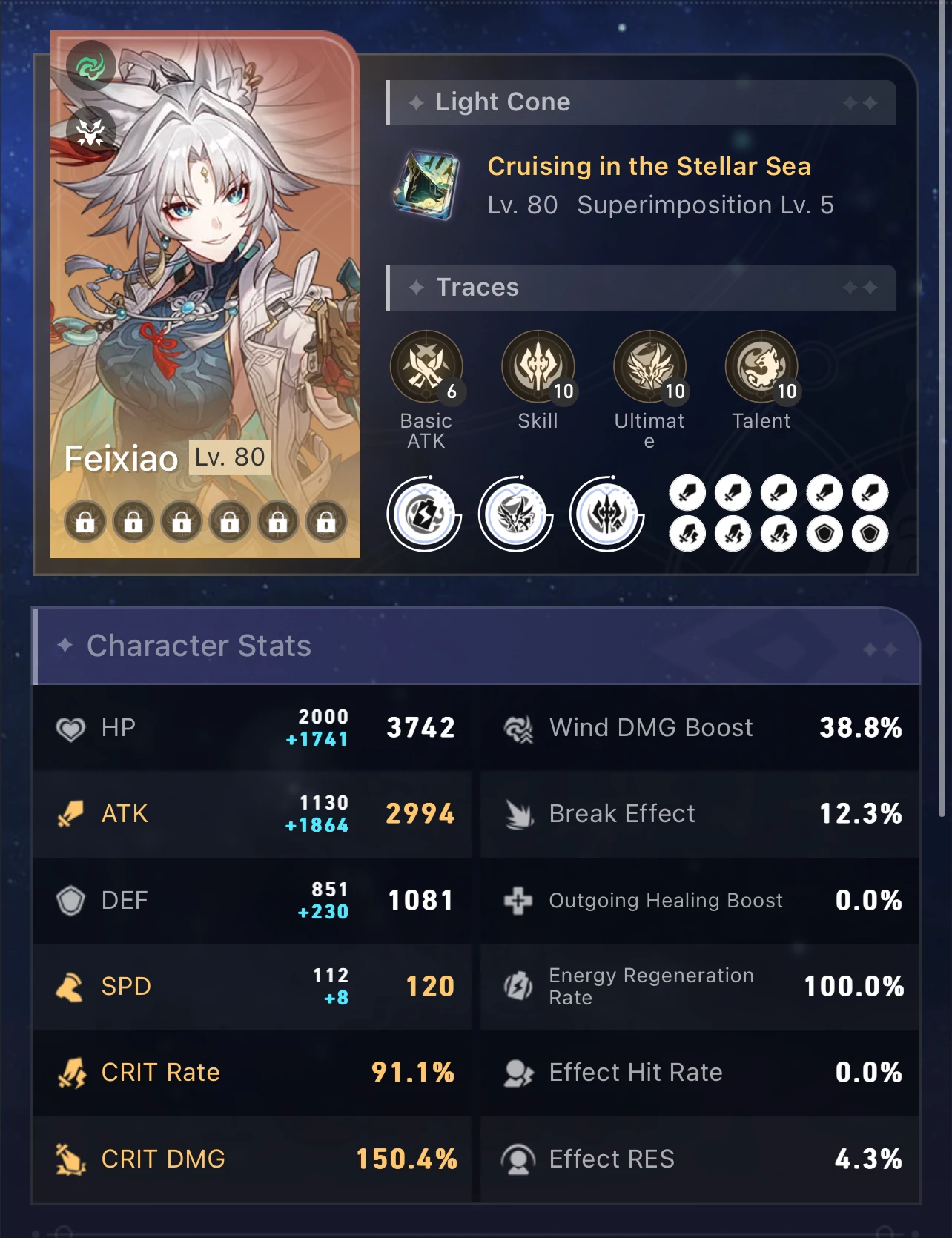Click the lightning major trace node icon

point(423,517)
